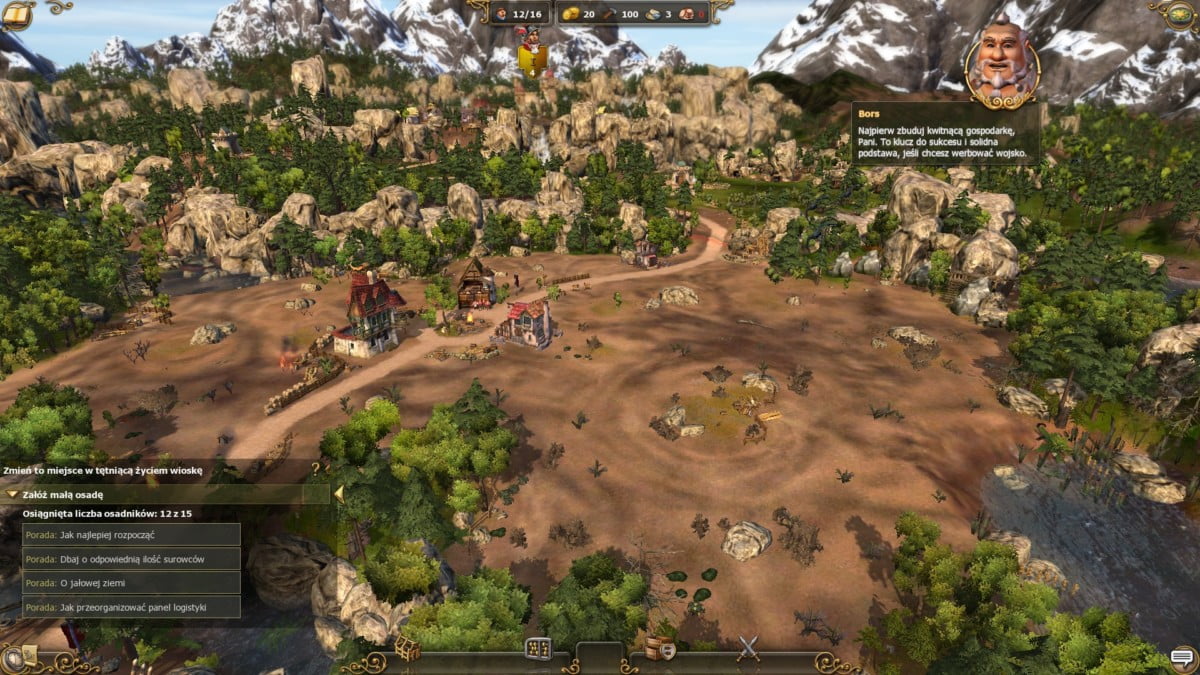Screen dimensions: 1200x675
Task: Hide quest panel with the gold arrow
Action: click(339, 493)
